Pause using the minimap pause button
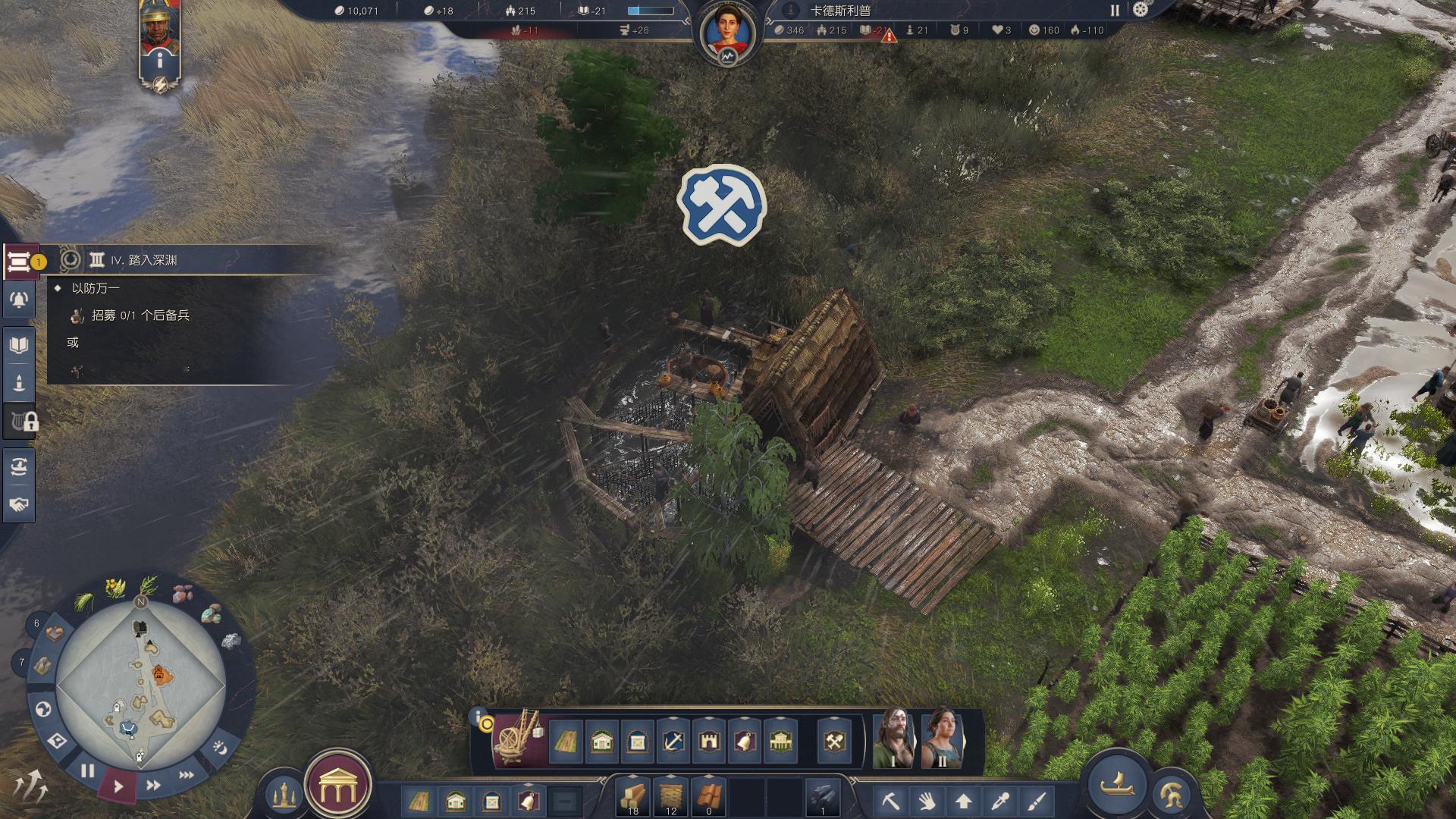This screenshot has width=1456, height=819. [x=88, y=771]
